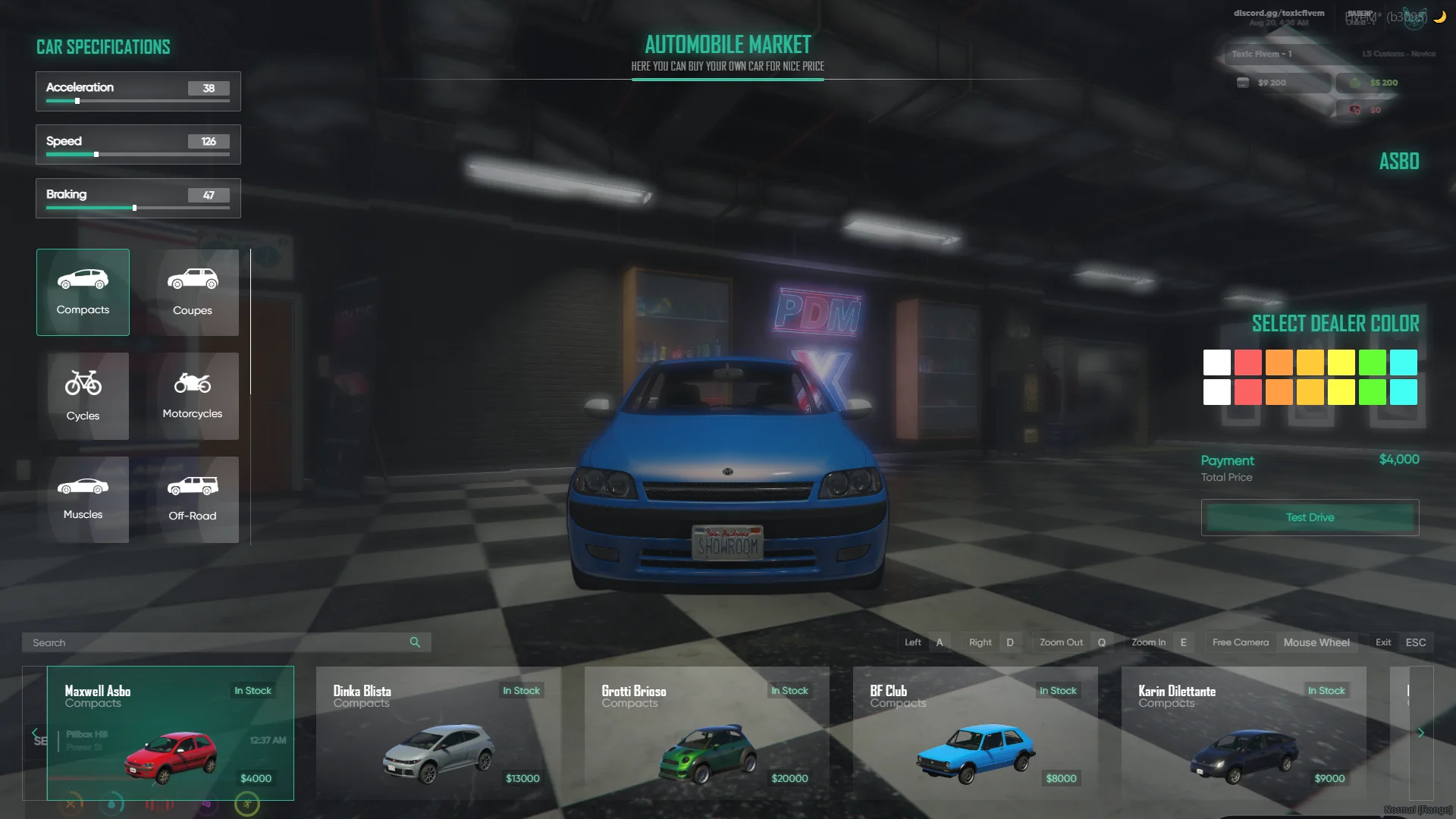Choose the Dinka Blista car card
Screen dimensions: 1456x819
click(438, 733)
